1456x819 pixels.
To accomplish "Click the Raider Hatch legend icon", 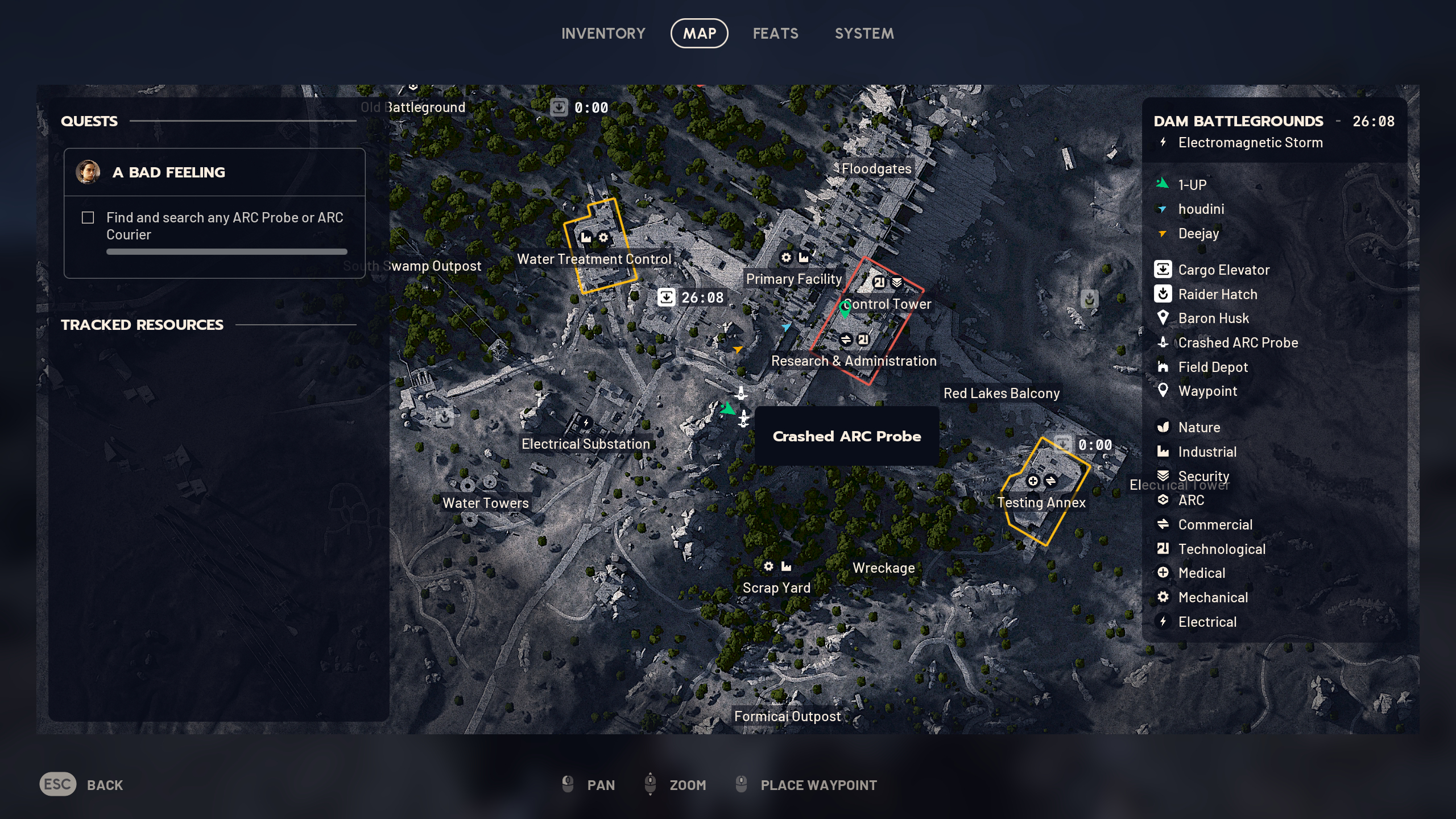I will pyautogui.click(x=1163, y=294).
